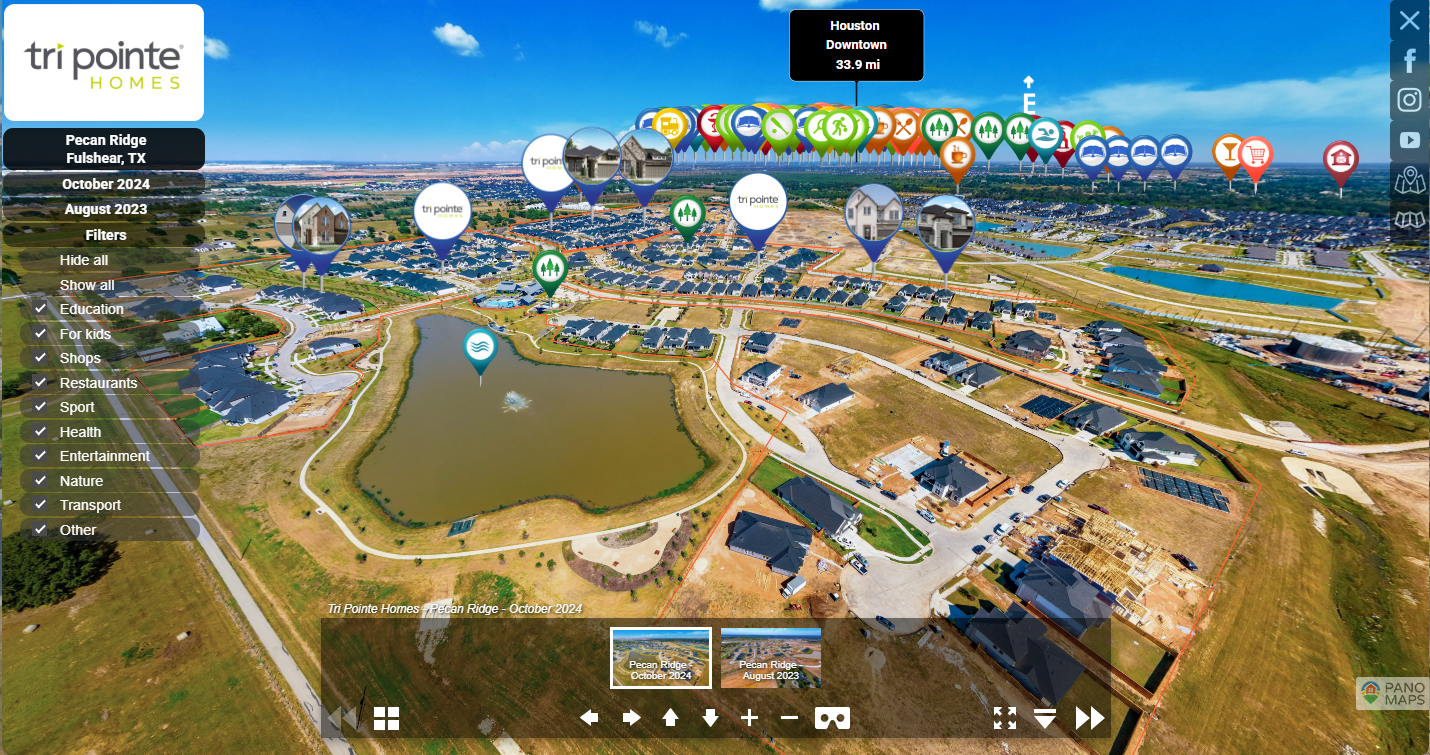Toggle the Restaurants filter checkbox
The width and height of the screenshot is (1430, 755).
click(41, 382)
